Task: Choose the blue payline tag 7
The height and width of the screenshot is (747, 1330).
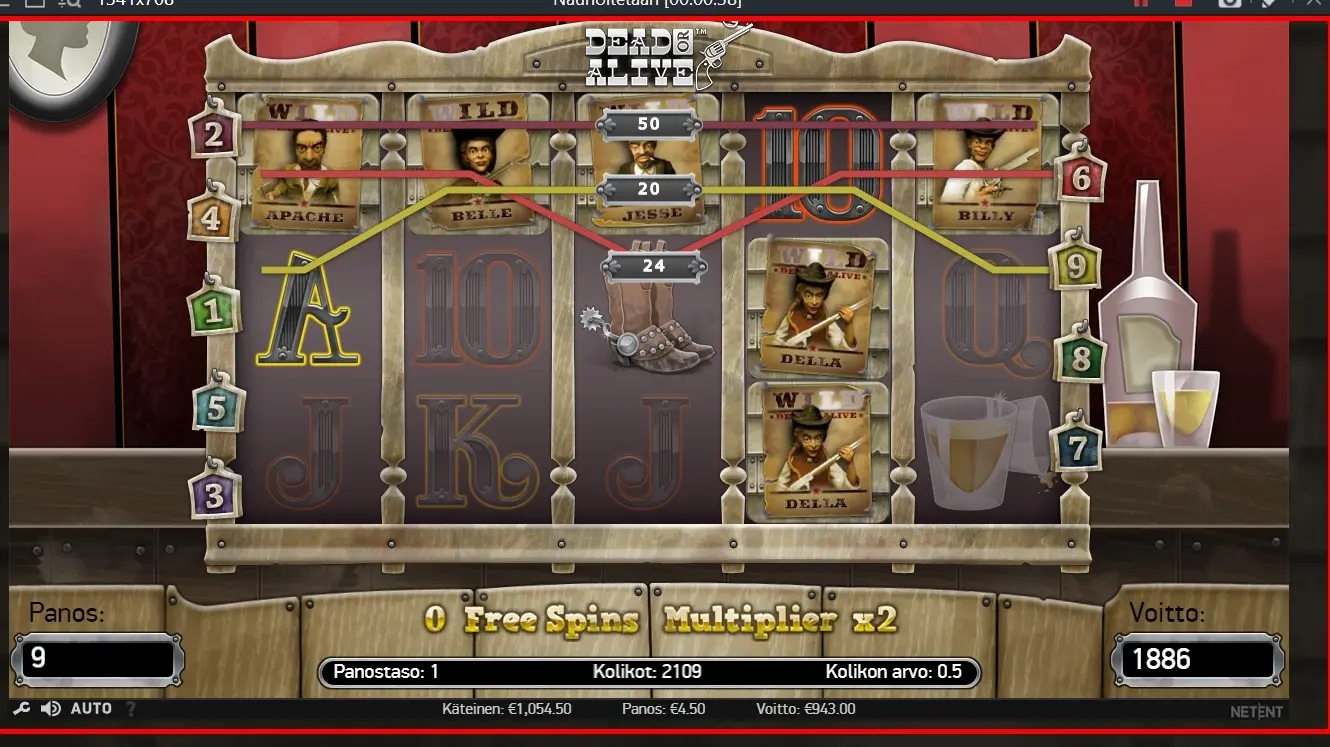Action: tap(1076, 449)
